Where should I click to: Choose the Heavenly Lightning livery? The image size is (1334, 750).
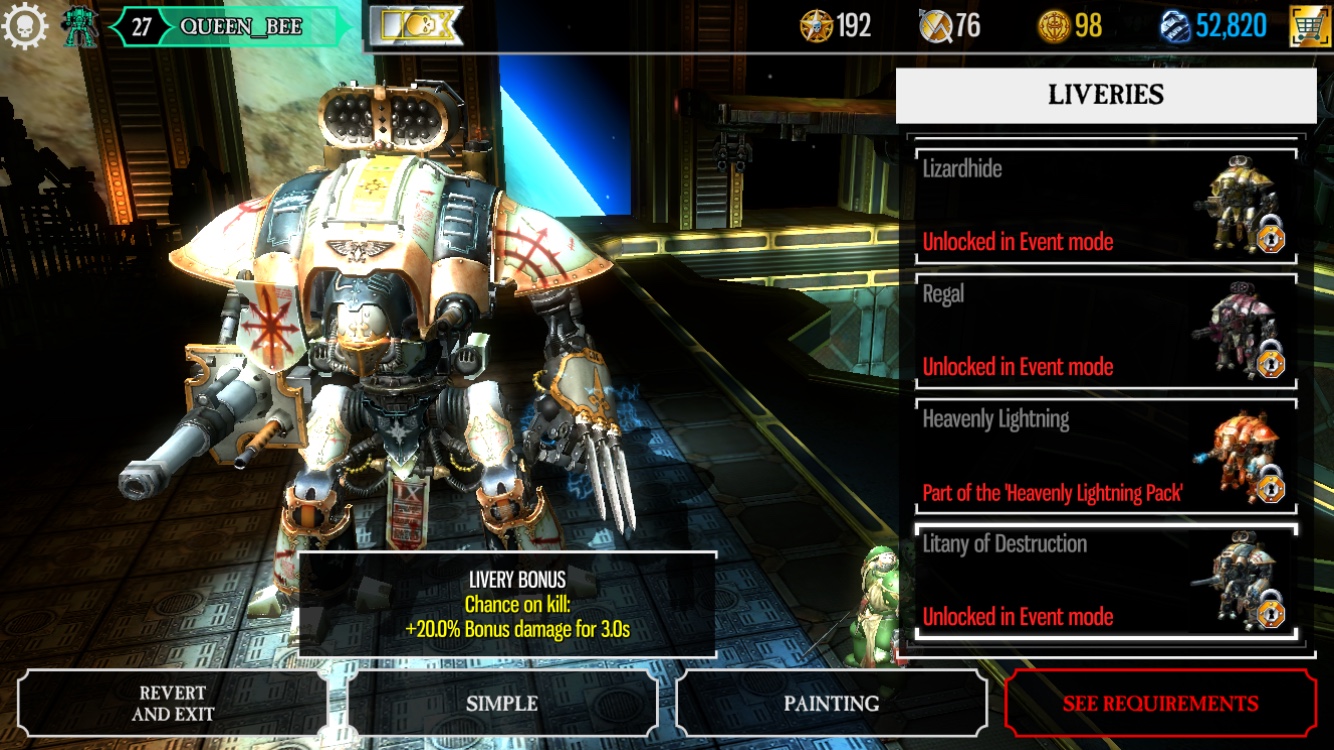pyautogui.click(x=1104, y=456)
